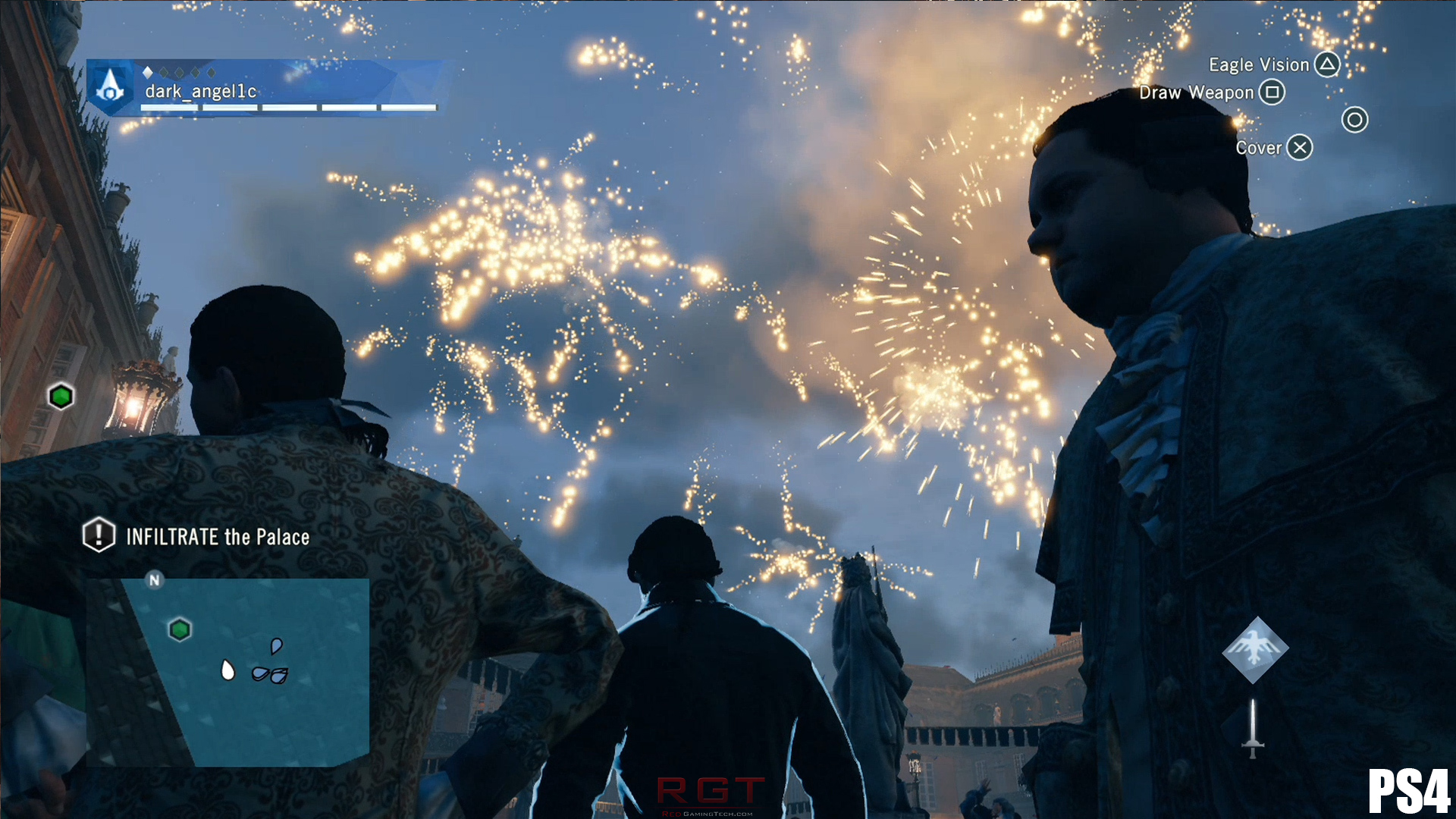
Task: Select the green hexagon objective waypoint marker
Action: [x=61, y=396]
